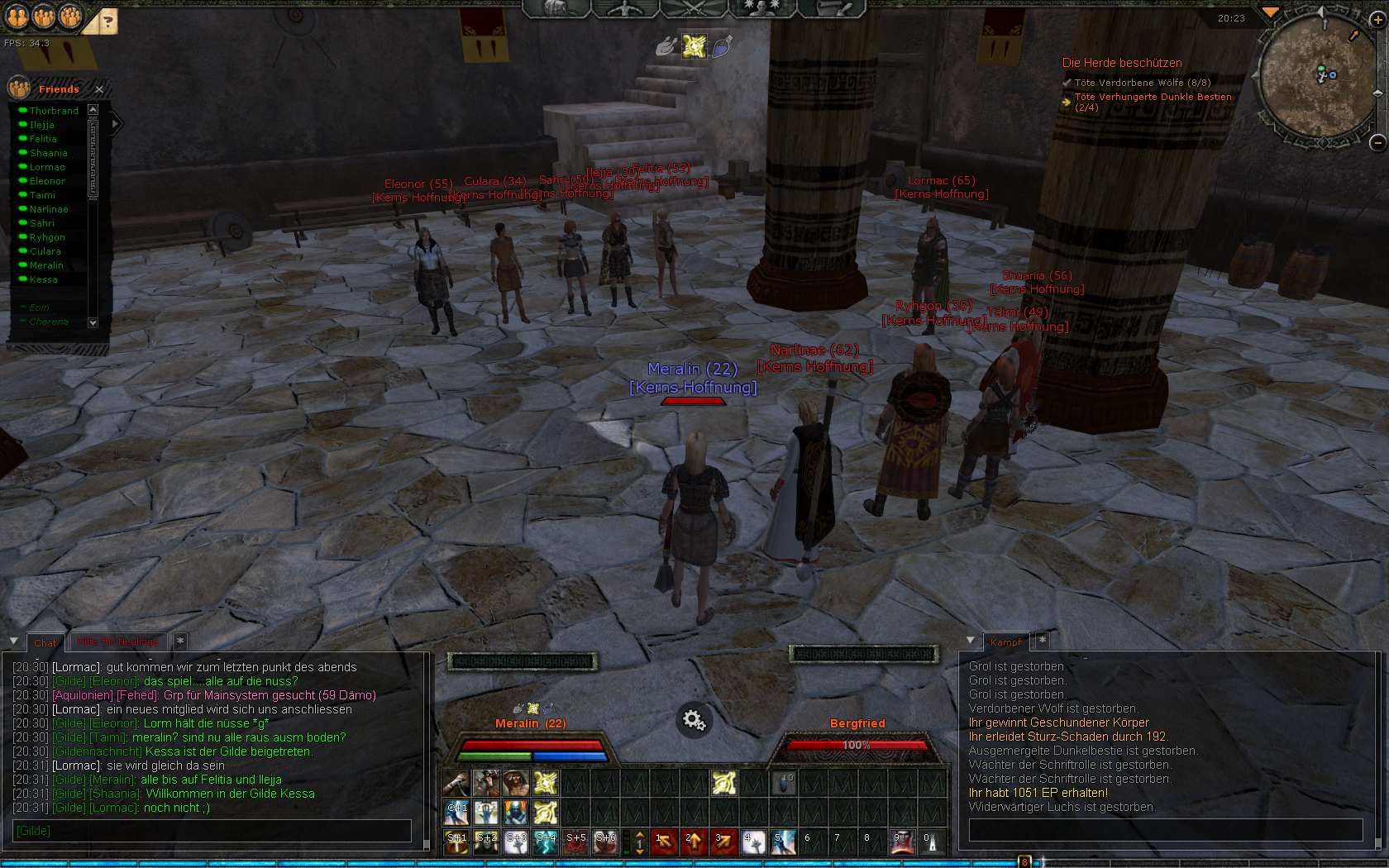The width and height of the screenshot is (1389, 868).
Task: Zoom in the minimap with plus button
Action: tap(1377, 21)
